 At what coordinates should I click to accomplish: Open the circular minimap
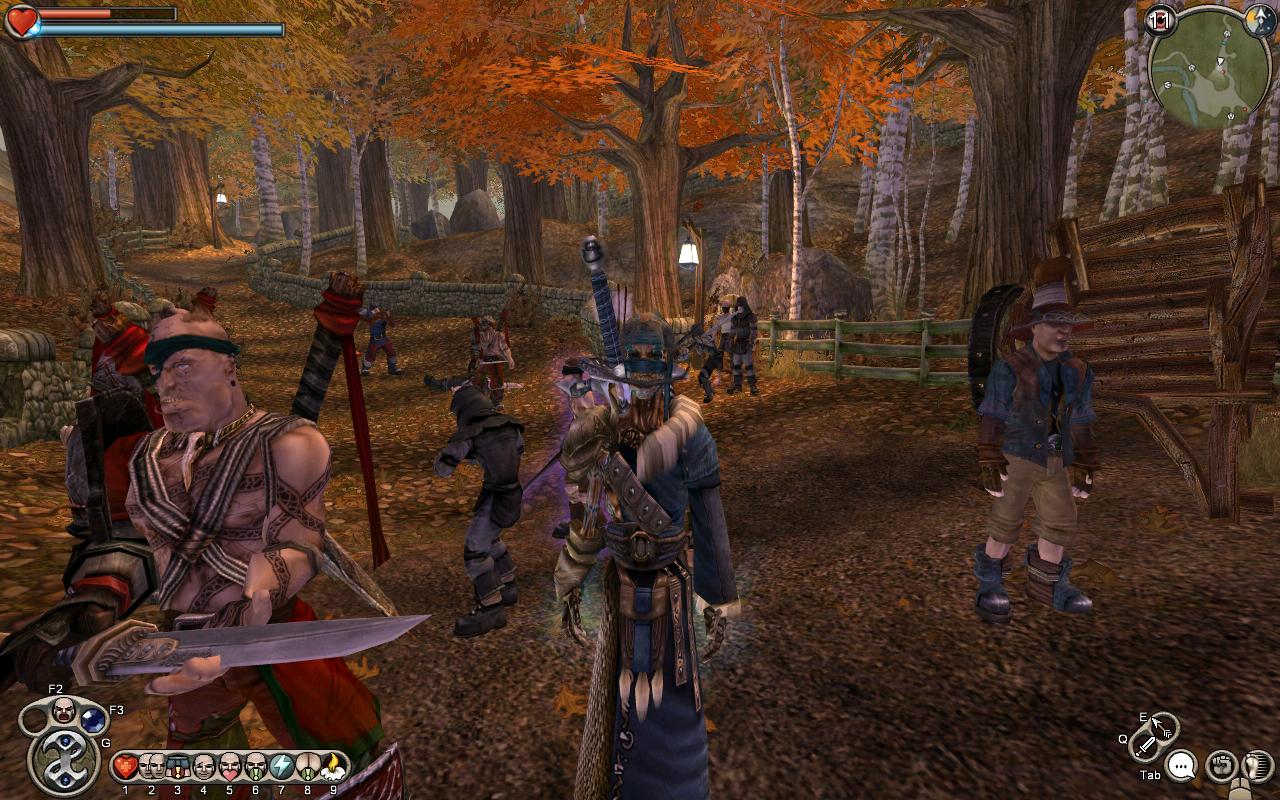1210,68
